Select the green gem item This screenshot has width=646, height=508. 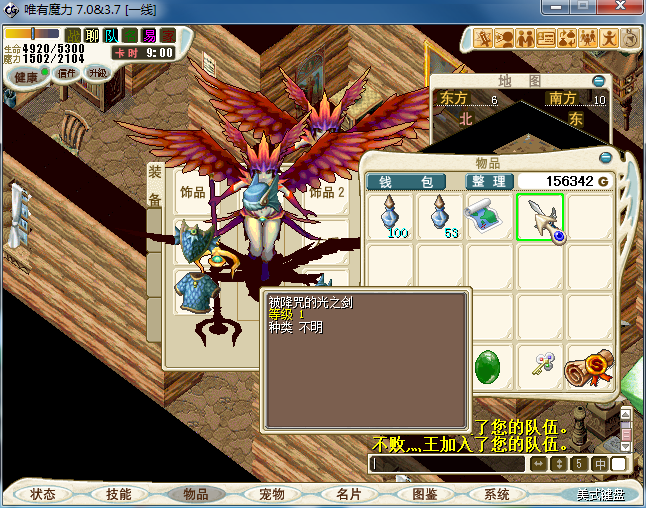(x=490, y=366)
